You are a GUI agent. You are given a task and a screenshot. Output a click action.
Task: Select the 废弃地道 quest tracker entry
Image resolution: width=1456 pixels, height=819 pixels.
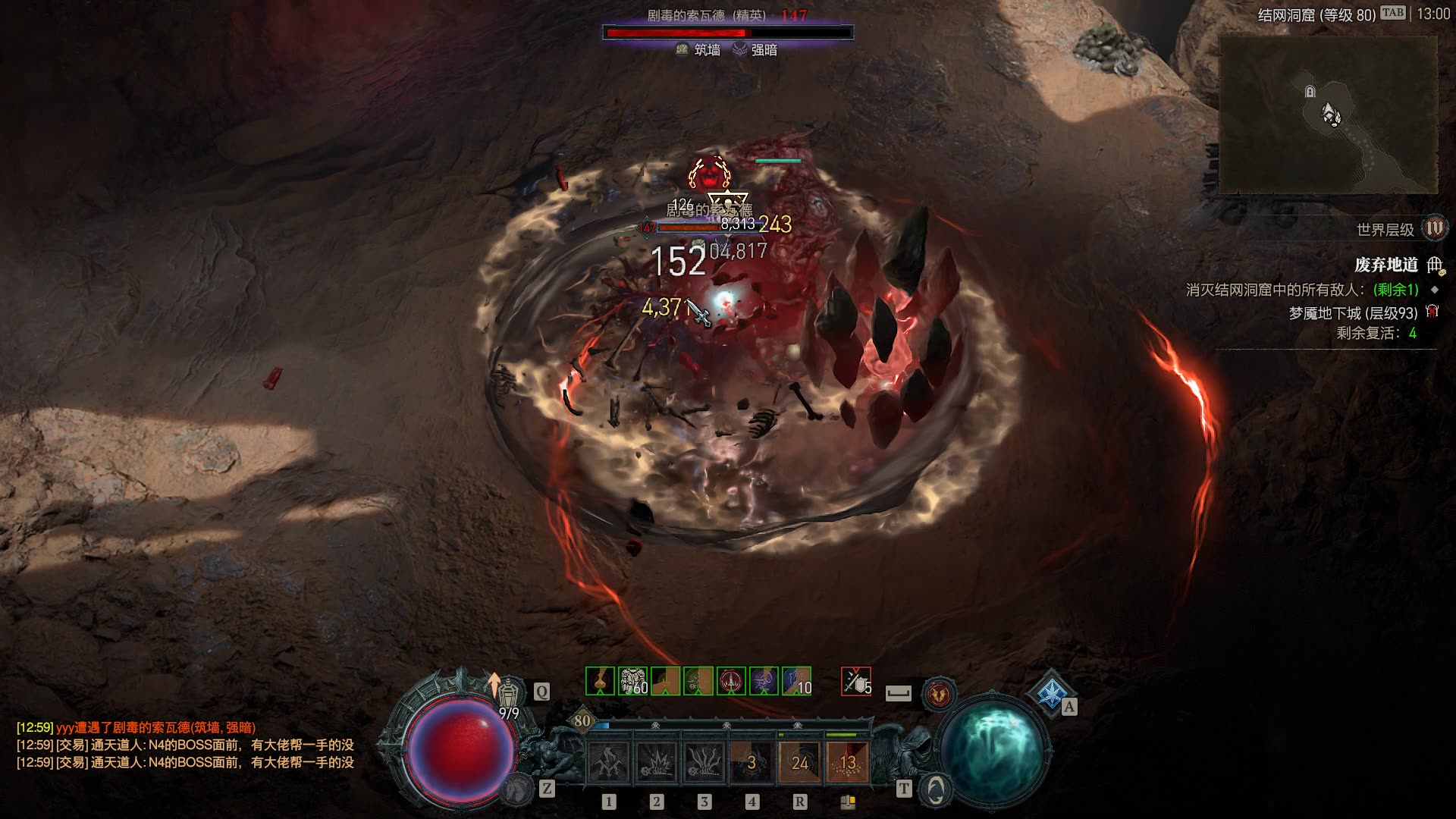point(1386,265)
